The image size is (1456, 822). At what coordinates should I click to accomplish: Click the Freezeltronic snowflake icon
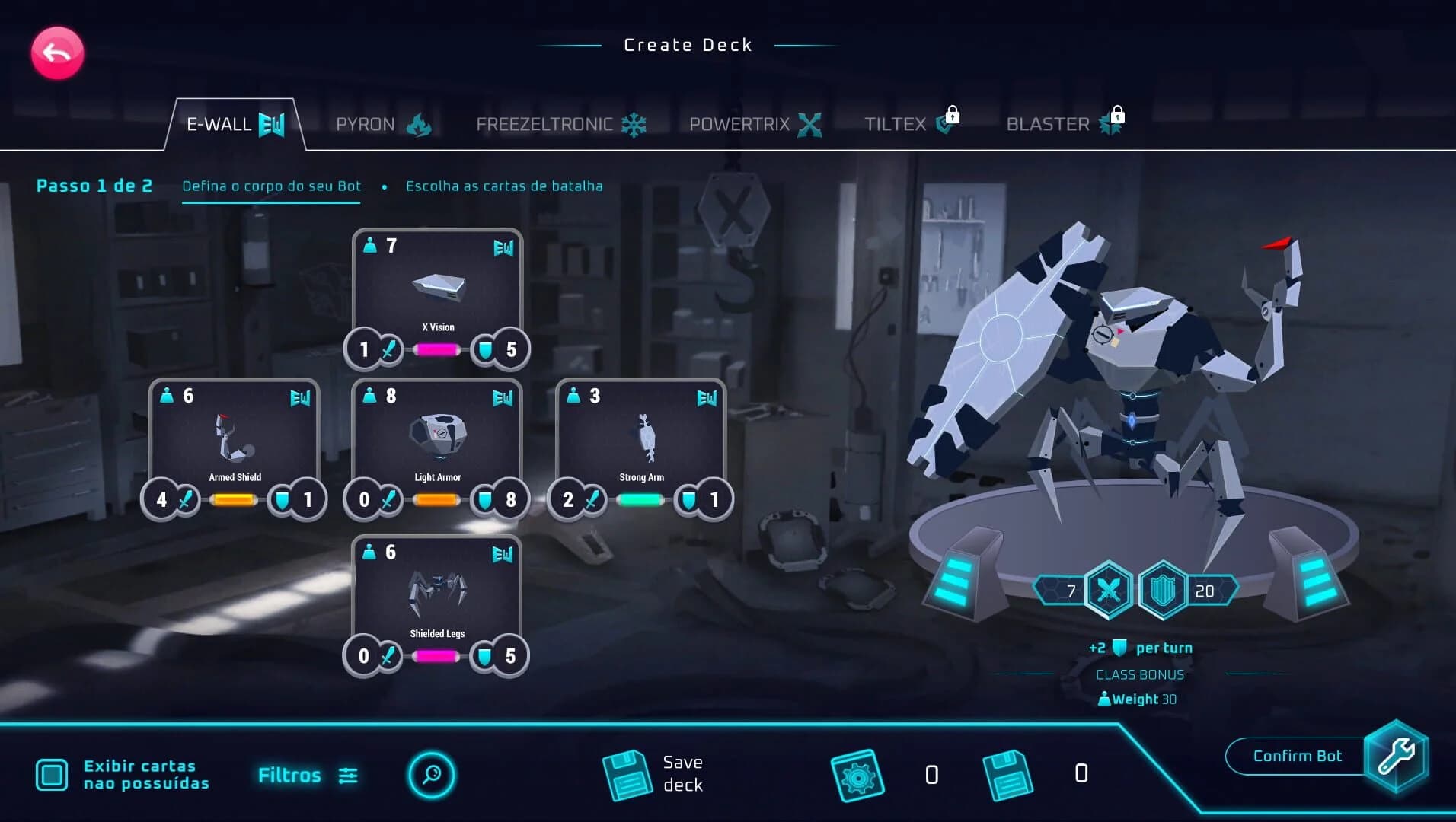pyautogui.click(x=634, y=123)
